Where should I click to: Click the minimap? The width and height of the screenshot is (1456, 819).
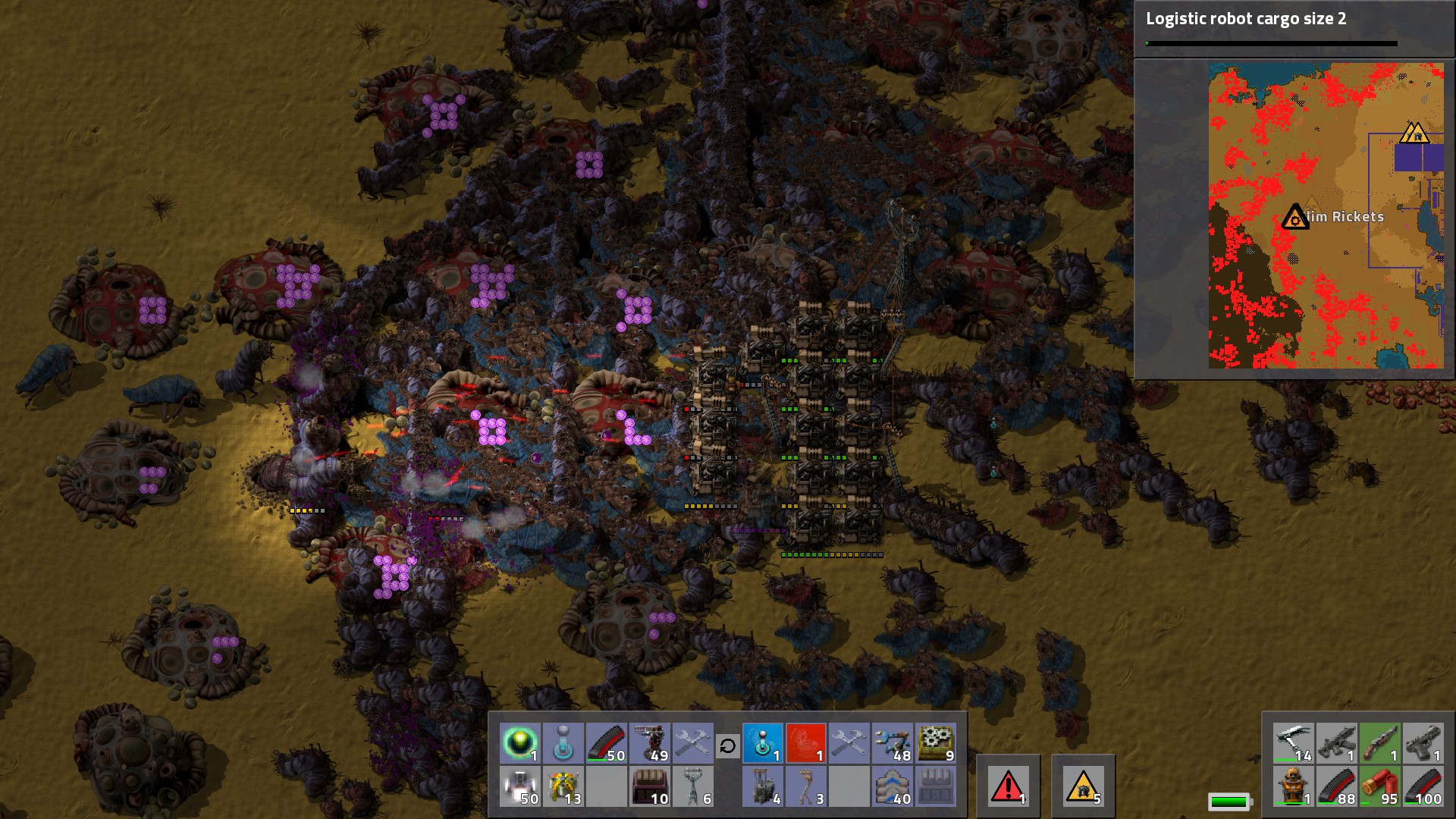click(x=1326, y=216)
